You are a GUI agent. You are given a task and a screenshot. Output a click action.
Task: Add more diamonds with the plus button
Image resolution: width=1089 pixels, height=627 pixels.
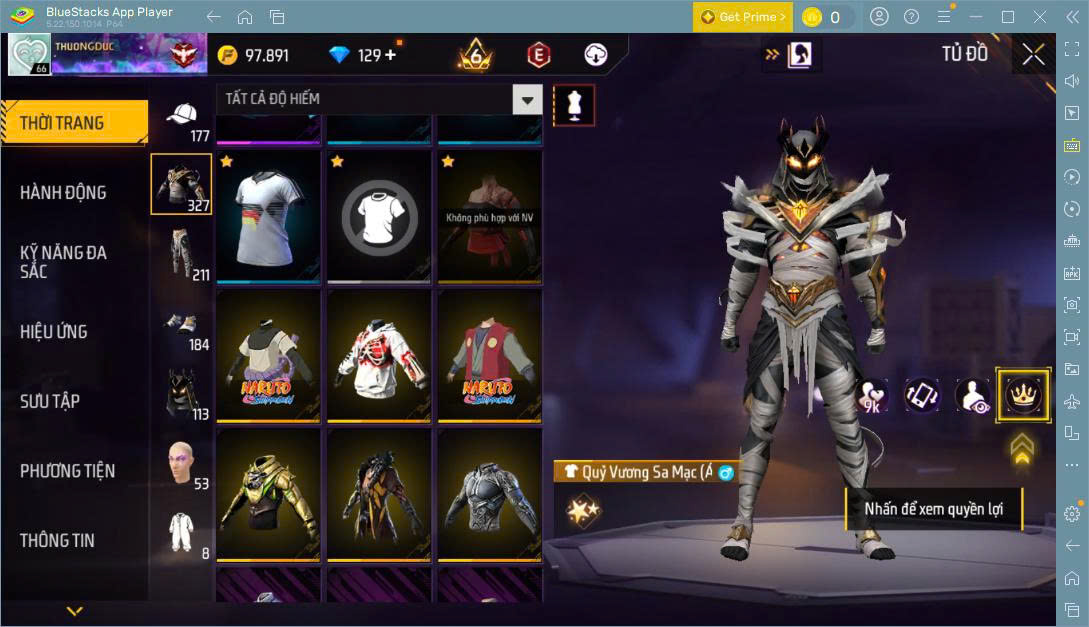(x=390, y=55)
